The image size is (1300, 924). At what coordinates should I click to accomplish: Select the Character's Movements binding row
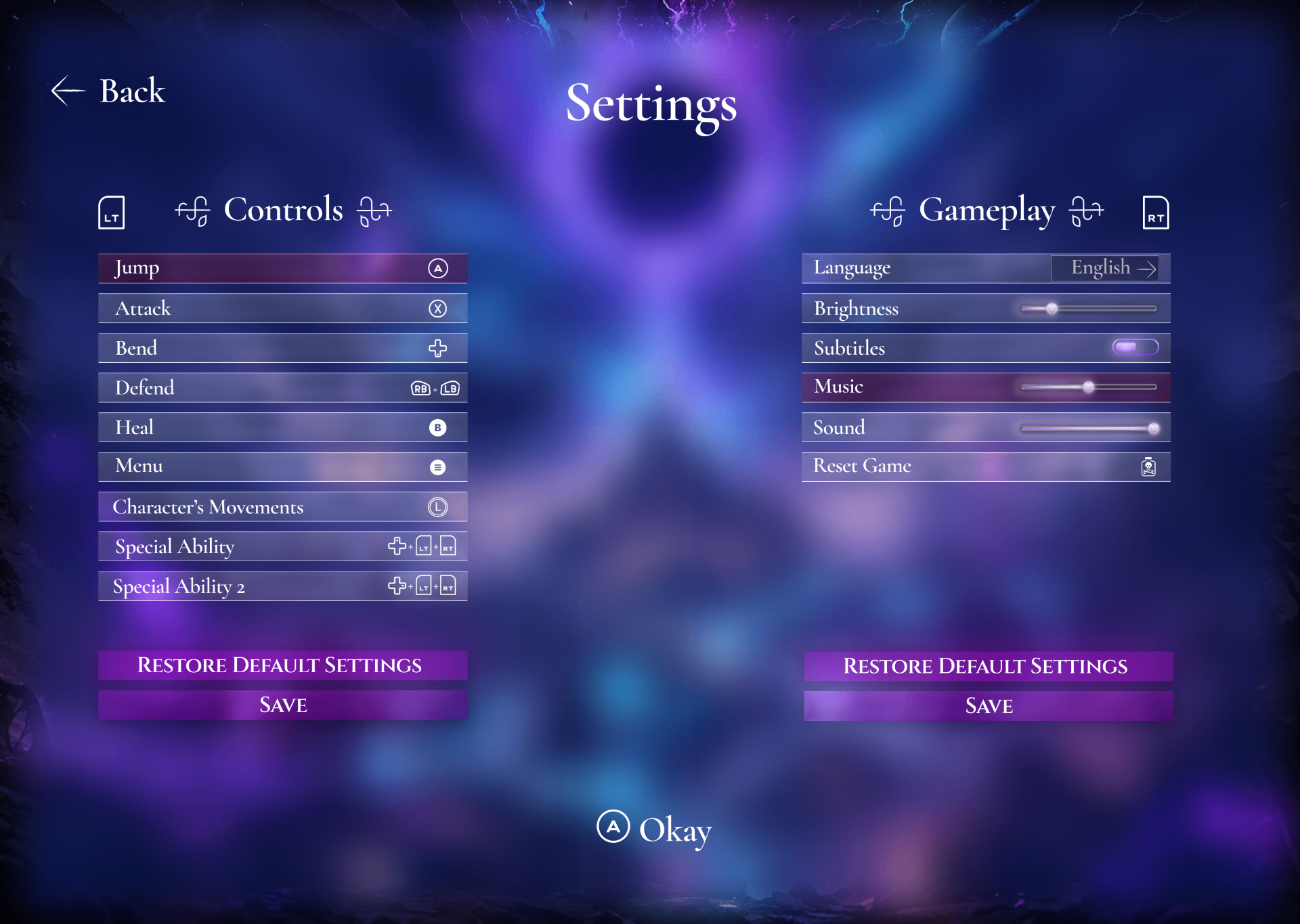pos(282,507)
